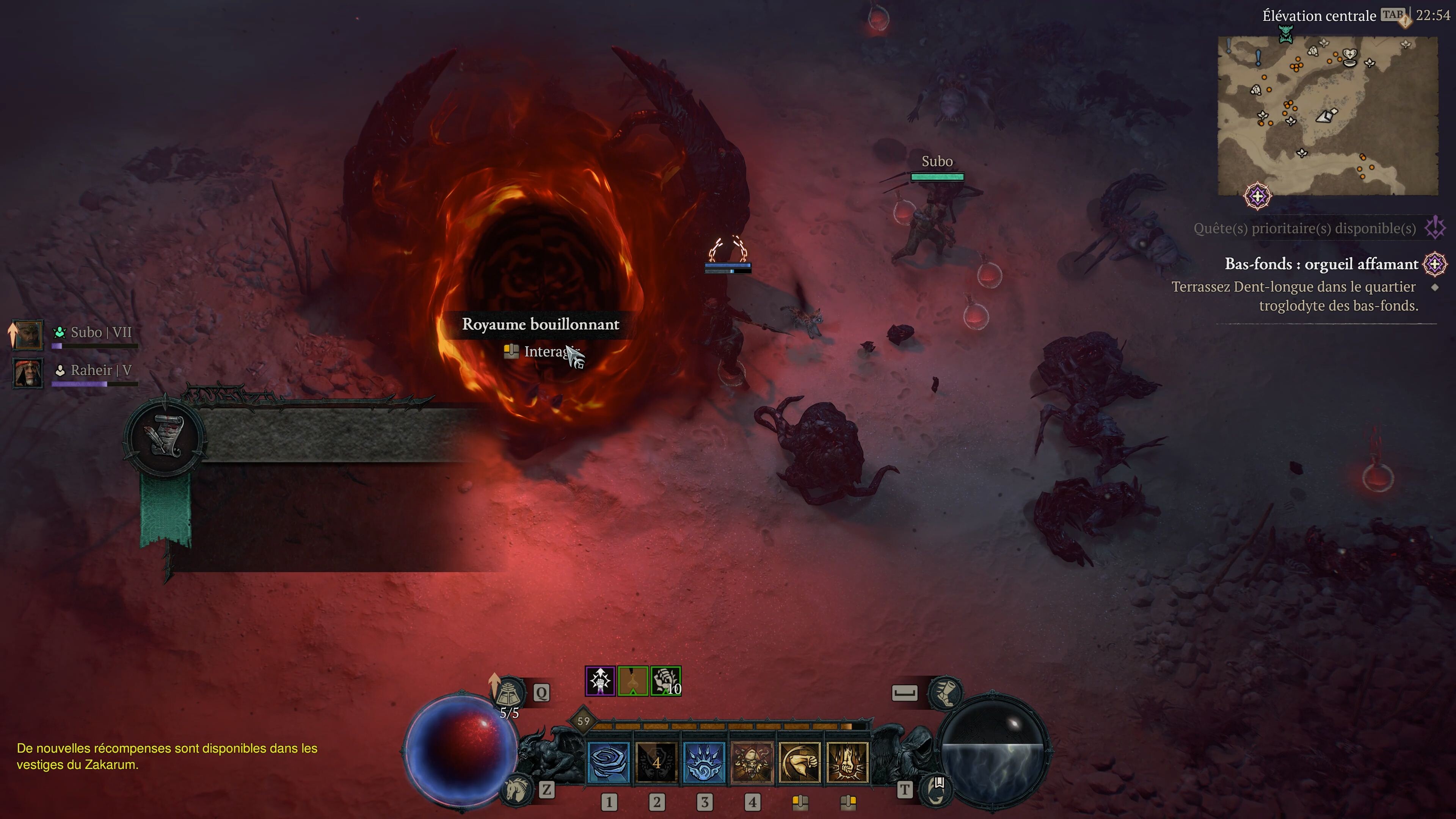This screenshot has height=819, width=1456.
Task: Activate the blue cyclone skill in slot 1
Action: (609, 763)
